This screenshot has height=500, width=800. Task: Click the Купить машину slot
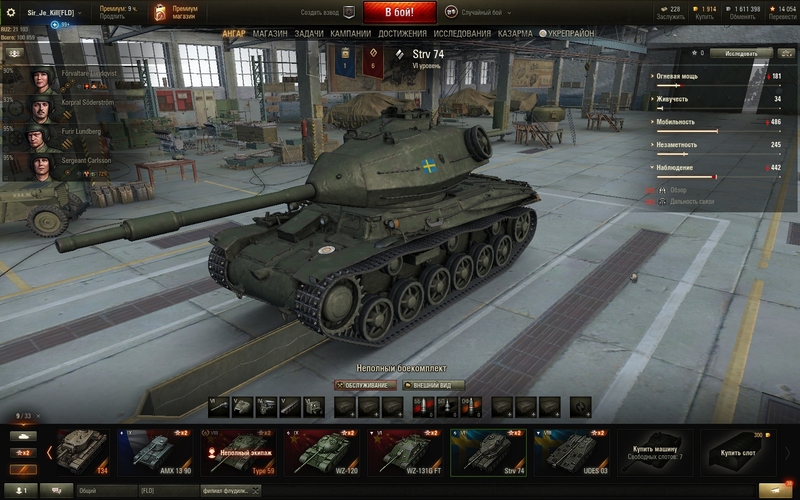[x=655, y=452]
